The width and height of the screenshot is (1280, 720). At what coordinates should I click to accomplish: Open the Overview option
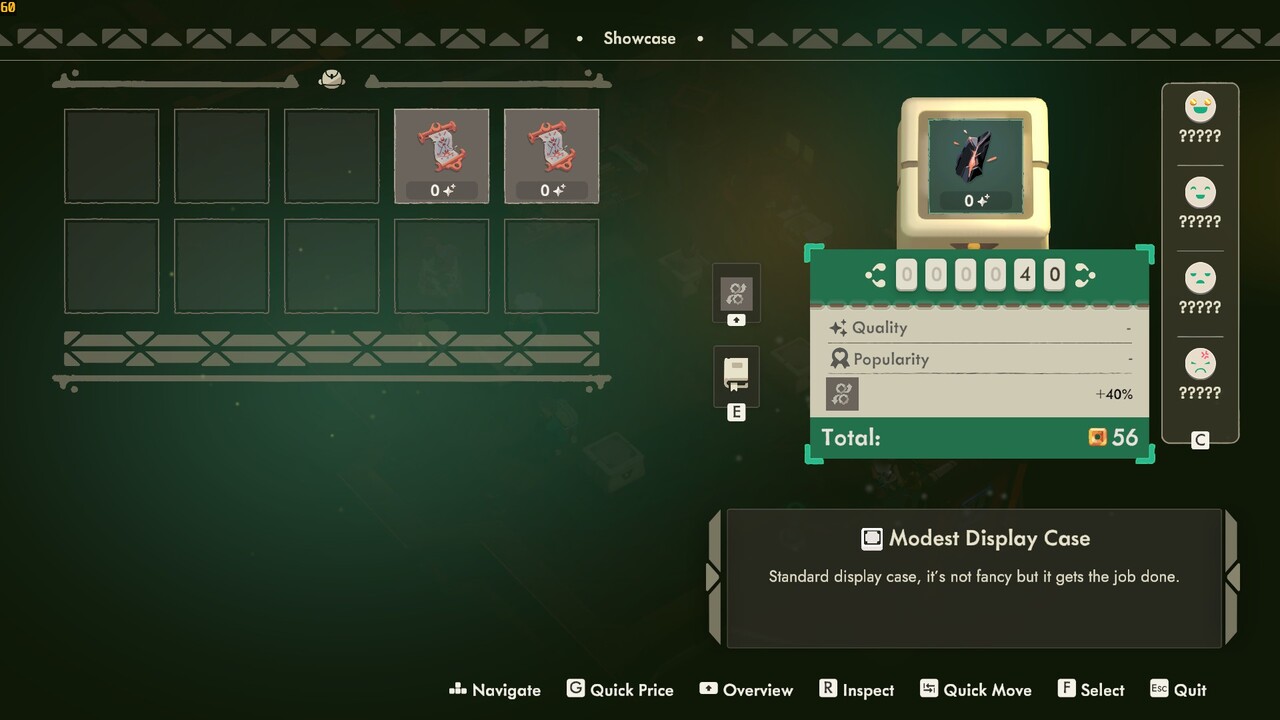(746, 690)
